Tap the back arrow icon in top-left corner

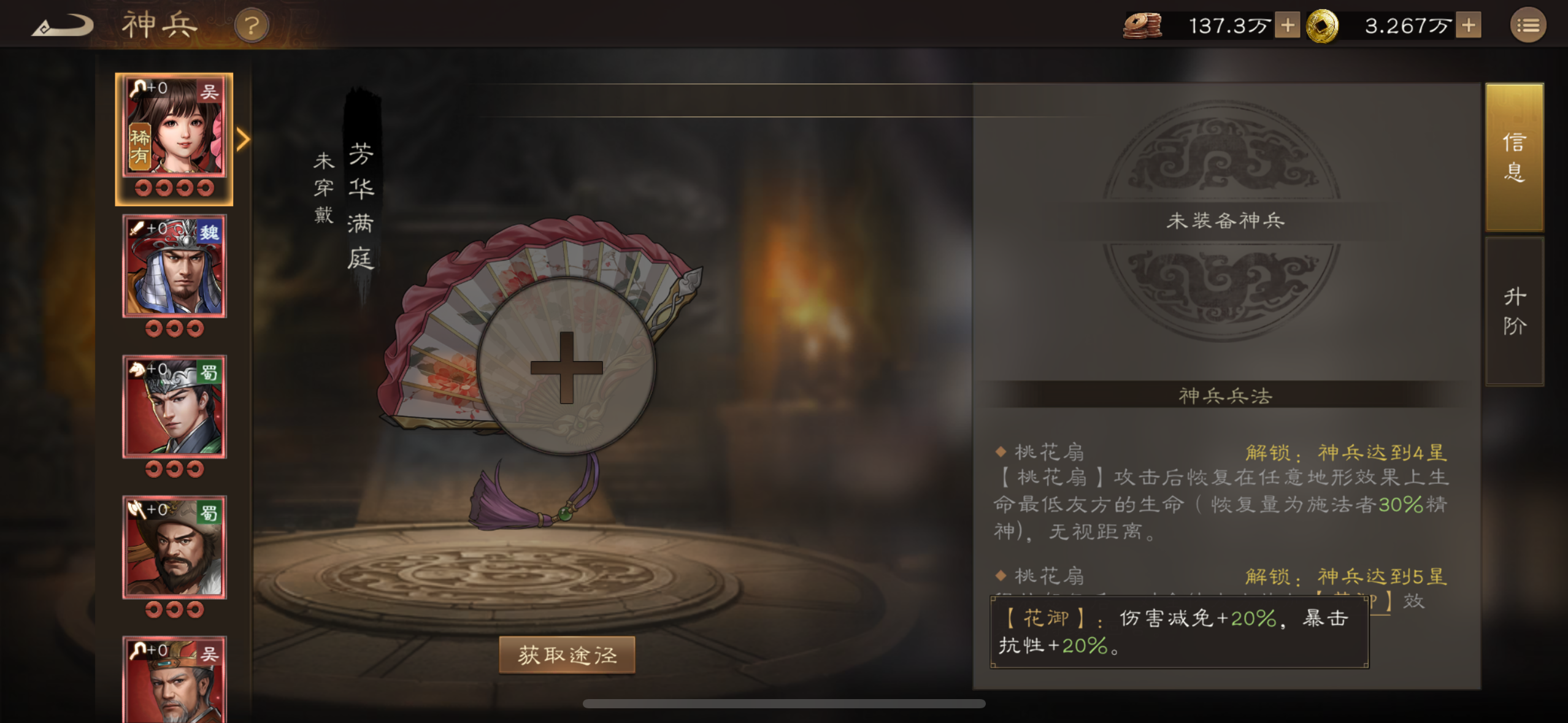tap(61, 25)
